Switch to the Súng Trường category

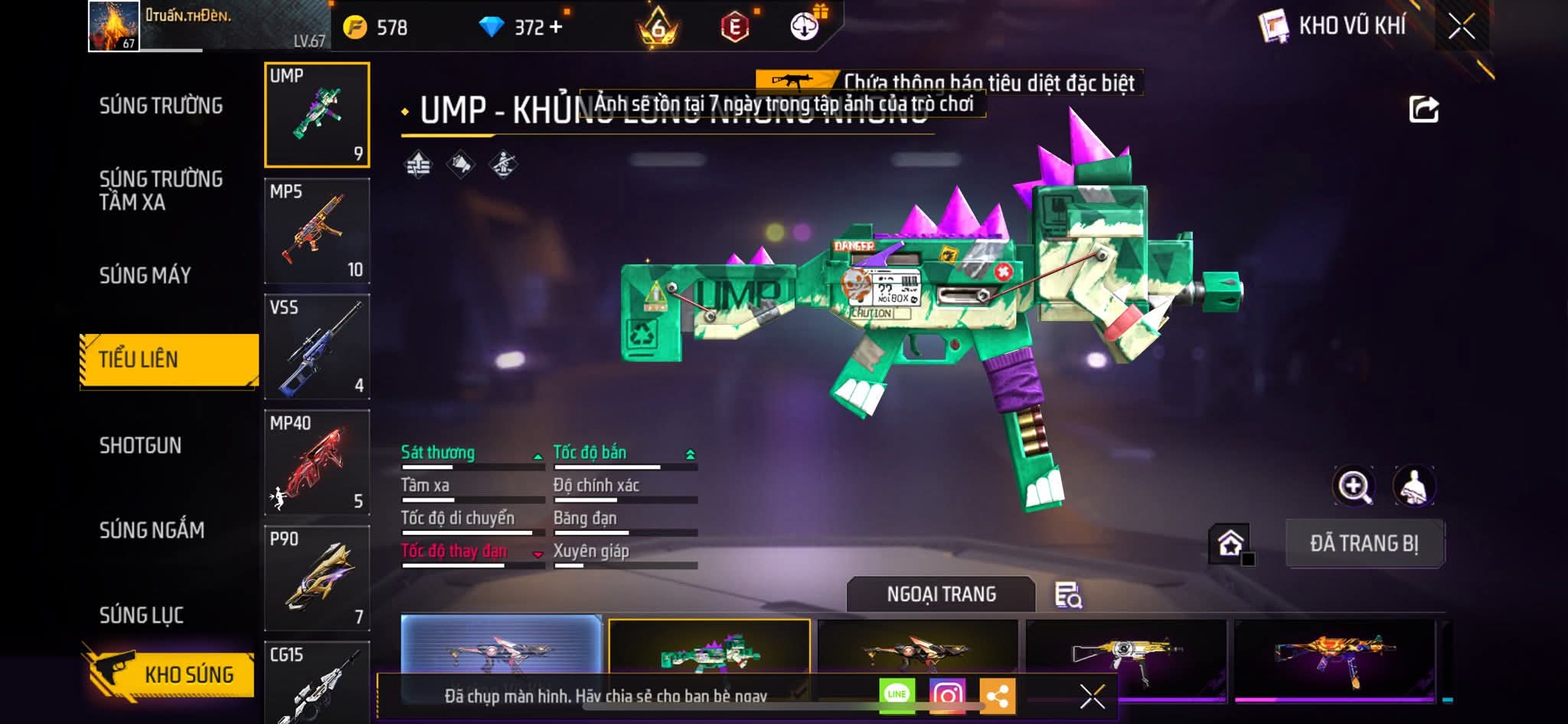click(161, 106)
